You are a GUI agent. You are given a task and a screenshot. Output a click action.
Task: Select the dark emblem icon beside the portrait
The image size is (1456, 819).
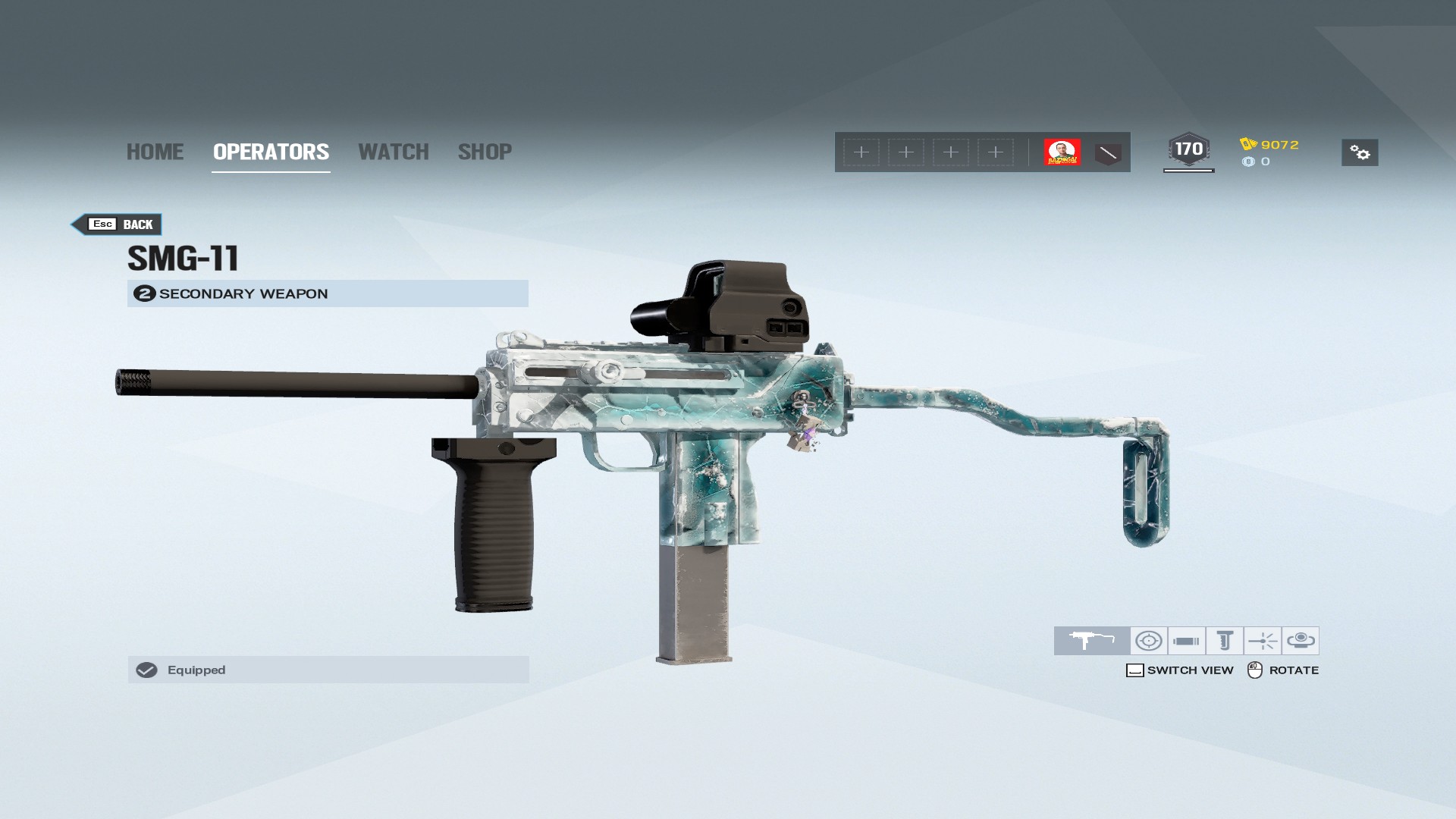click(x=1107, y=152)
